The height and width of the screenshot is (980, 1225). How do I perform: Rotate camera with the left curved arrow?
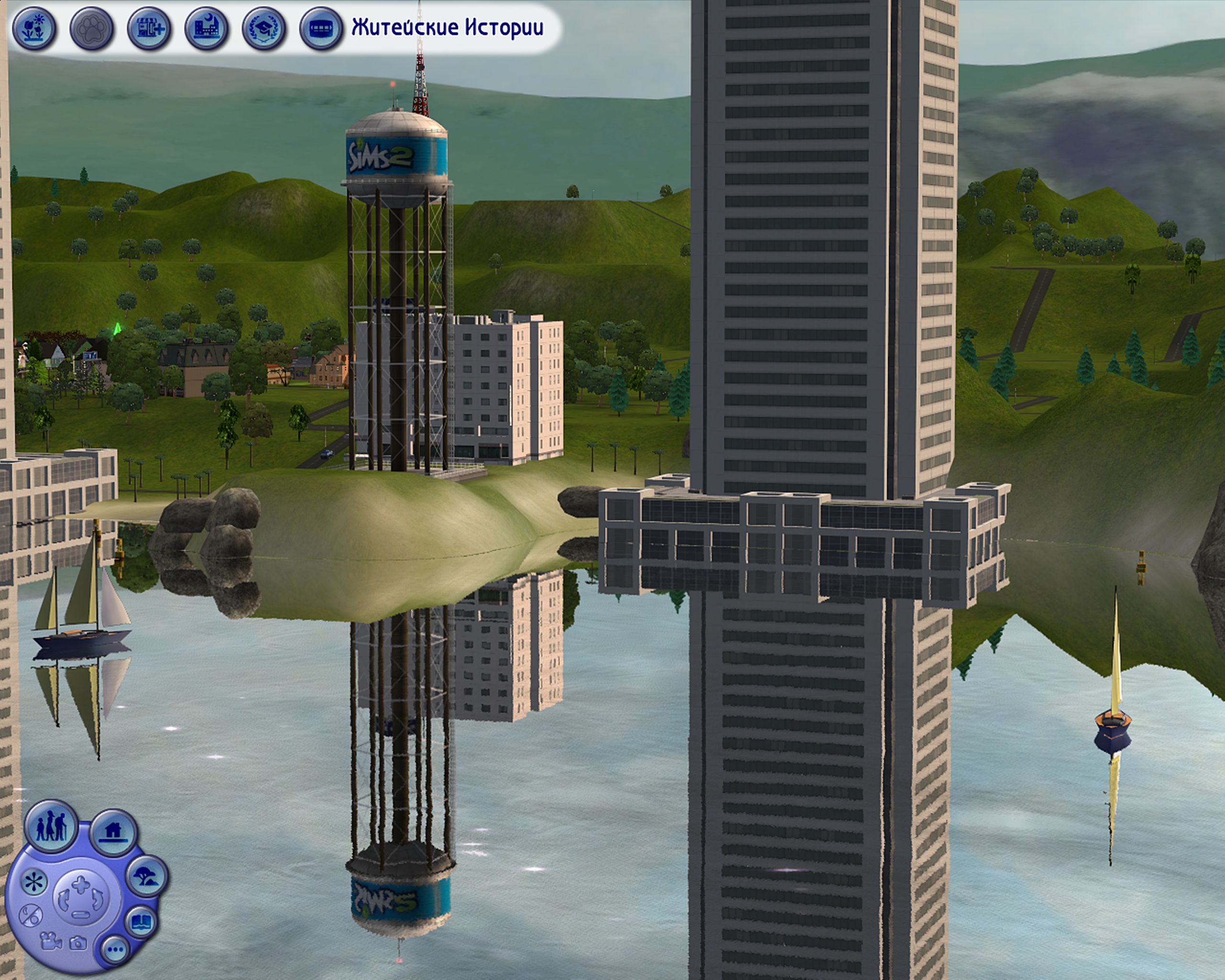pos(63,900)
